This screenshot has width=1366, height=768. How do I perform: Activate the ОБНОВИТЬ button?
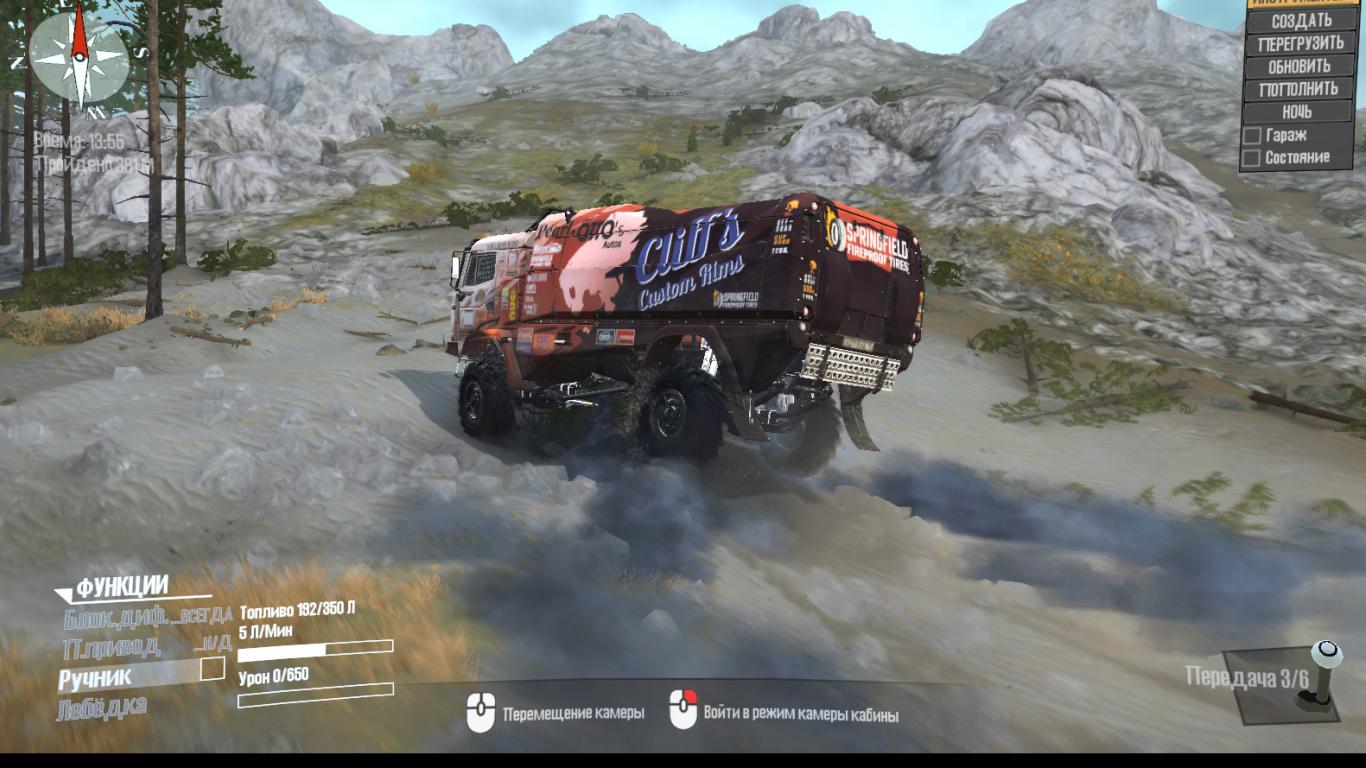tap(1301, 67)
